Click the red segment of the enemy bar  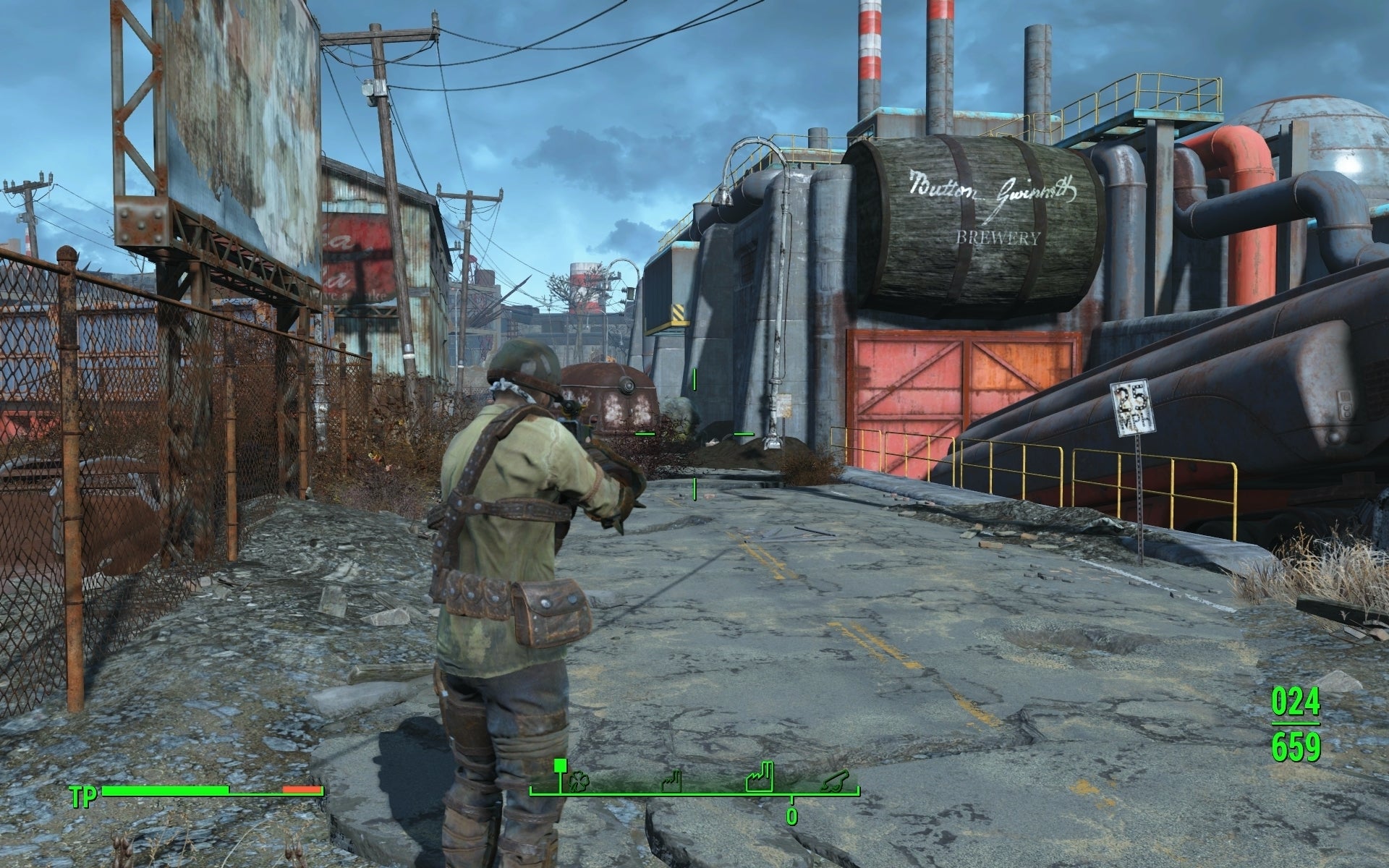pyautogui.click(x=301, y=791)
